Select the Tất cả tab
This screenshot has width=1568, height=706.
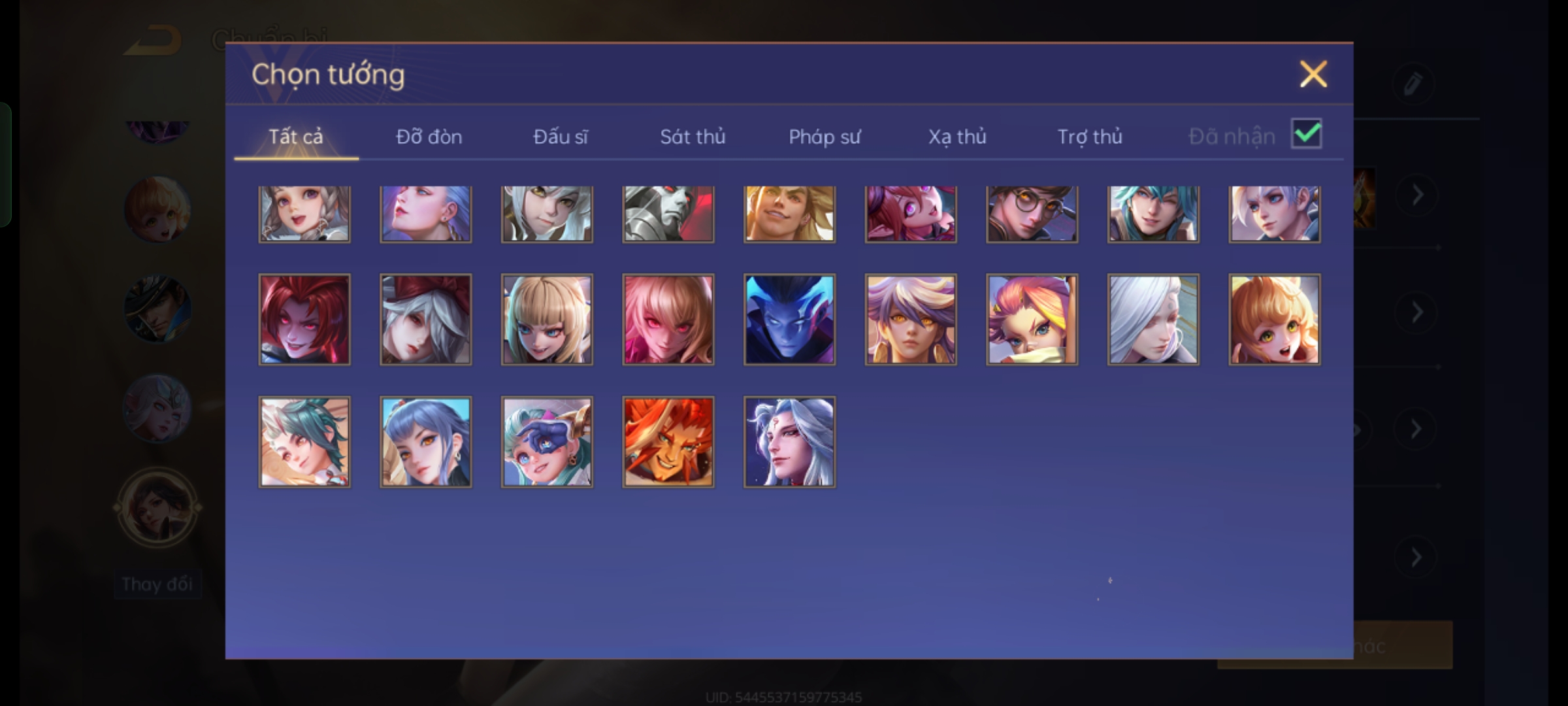296,137
